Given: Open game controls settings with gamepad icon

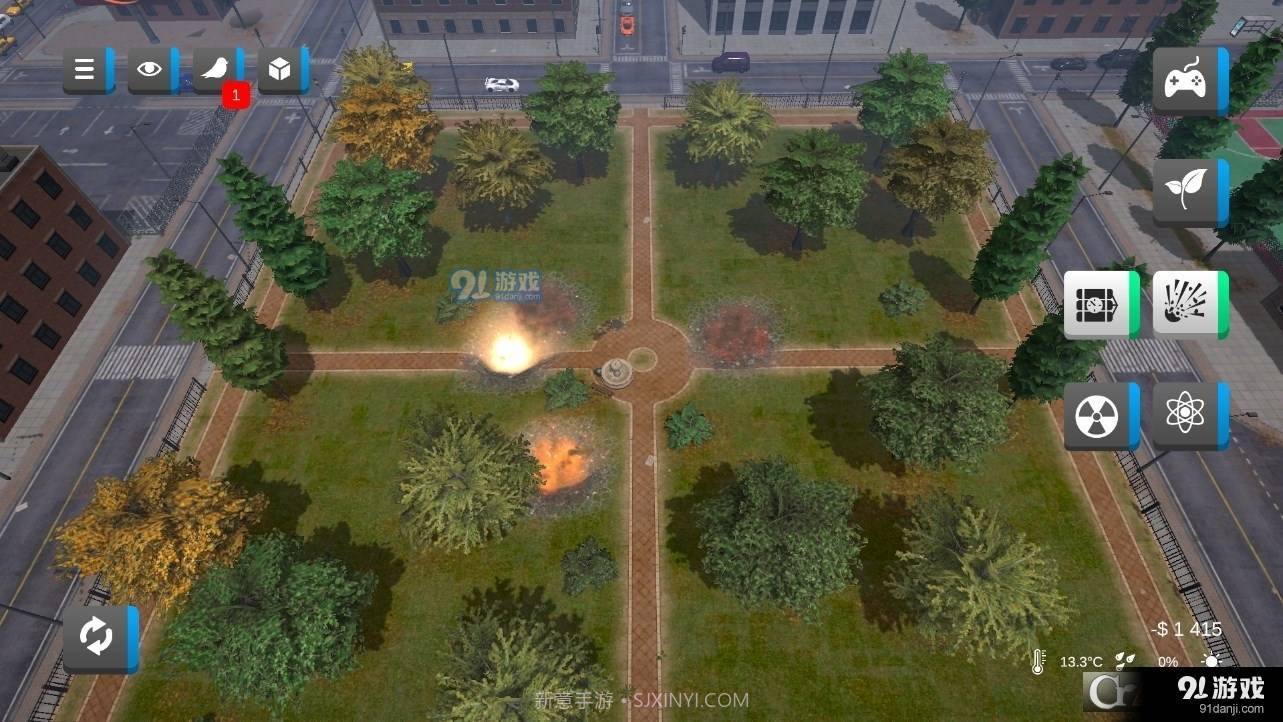Looking at the screenshot, I should (1189, 80).
